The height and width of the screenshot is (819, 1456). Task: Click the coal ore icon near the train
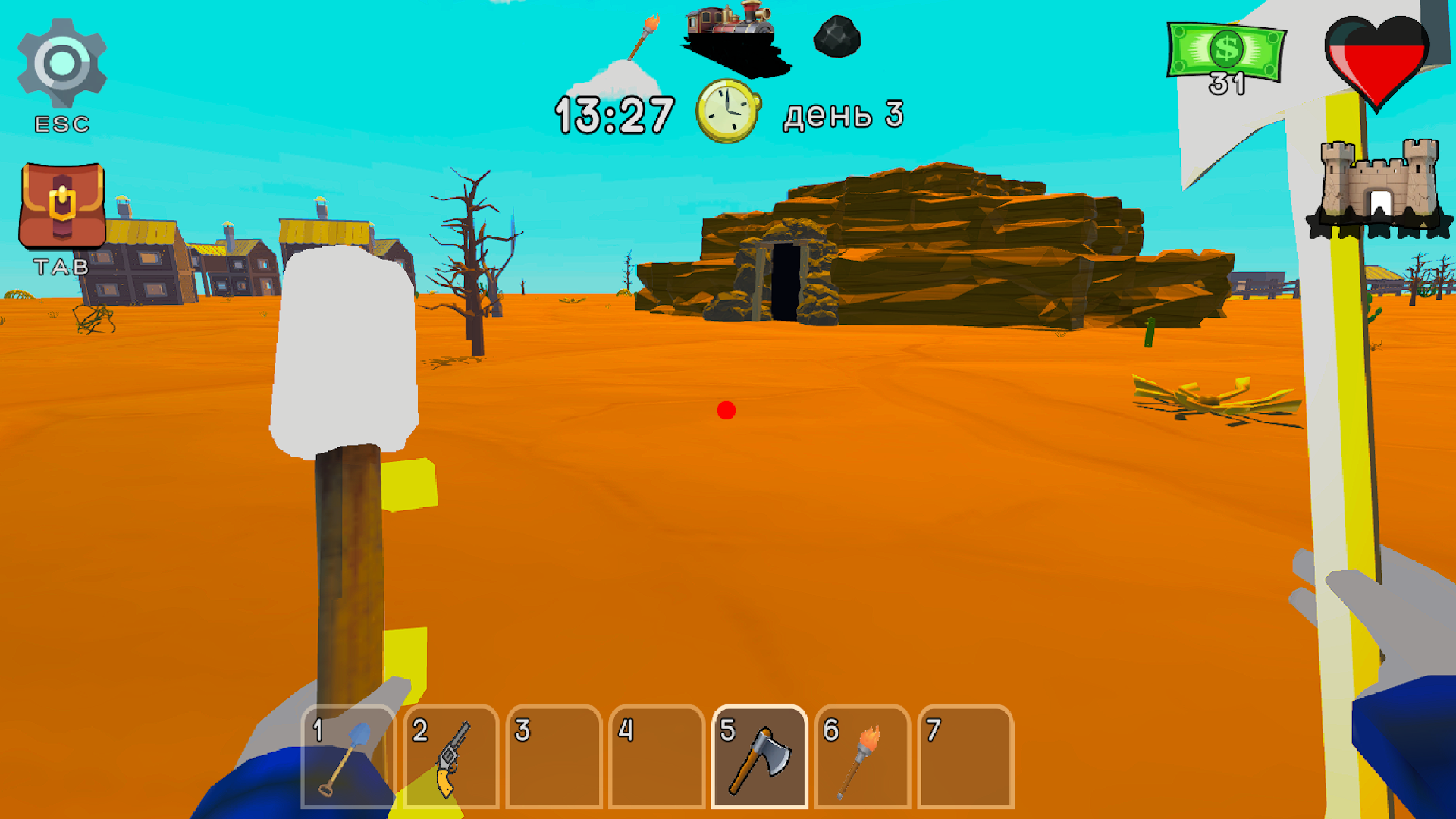point(836,38)
